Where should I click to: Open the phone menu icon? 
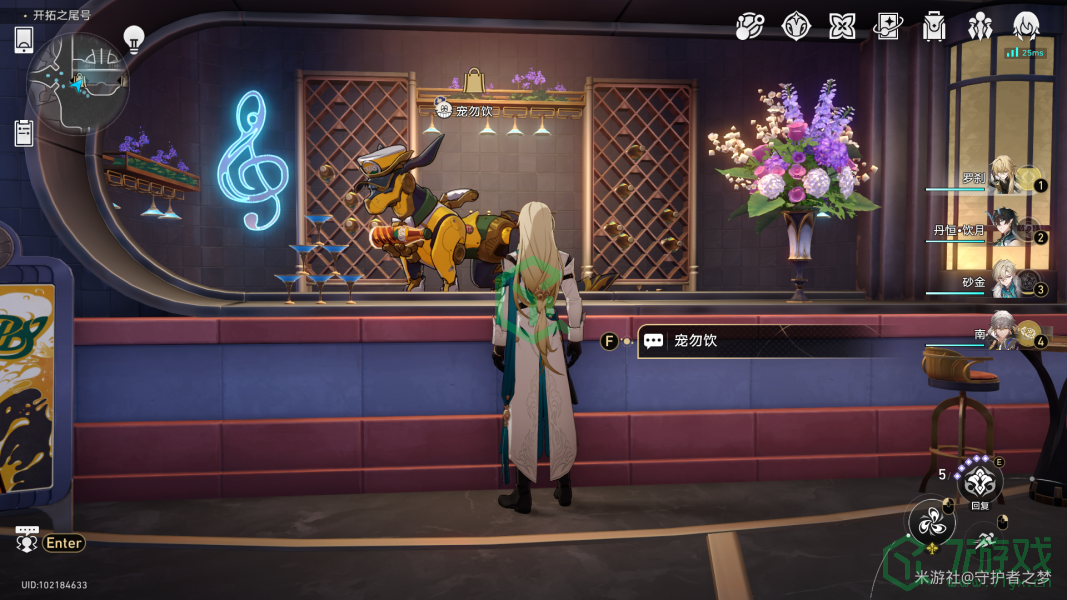pyautogui.click(x=24, y=40)
